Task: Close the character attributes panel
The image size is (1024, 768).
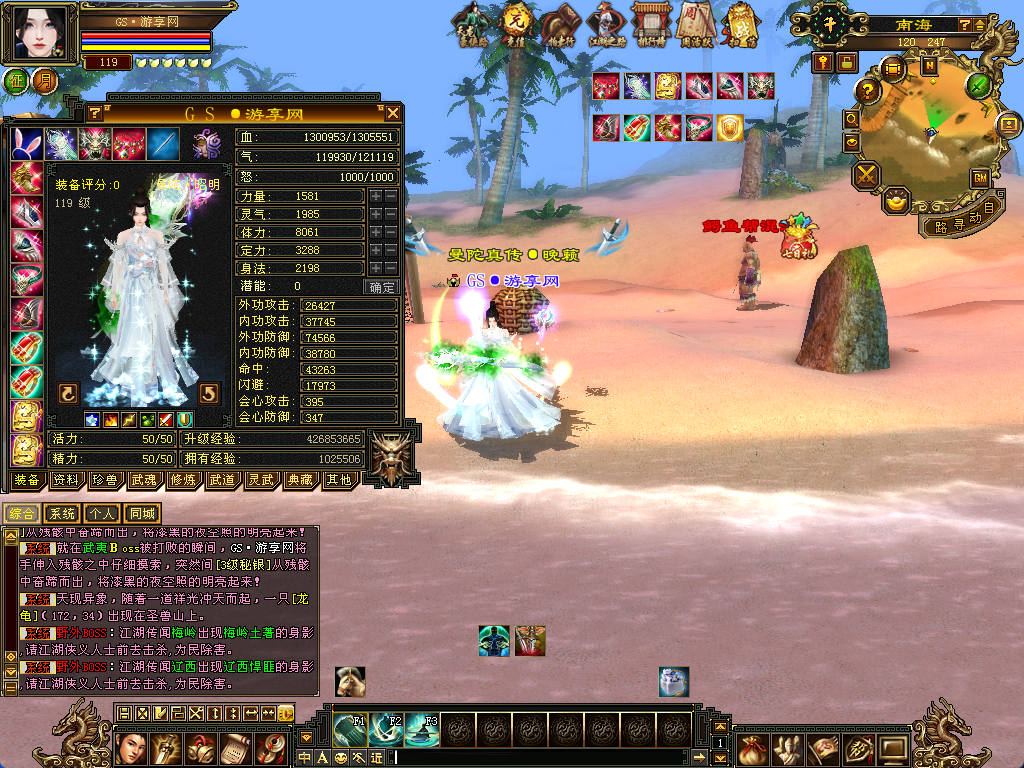Action: (393, 113)
